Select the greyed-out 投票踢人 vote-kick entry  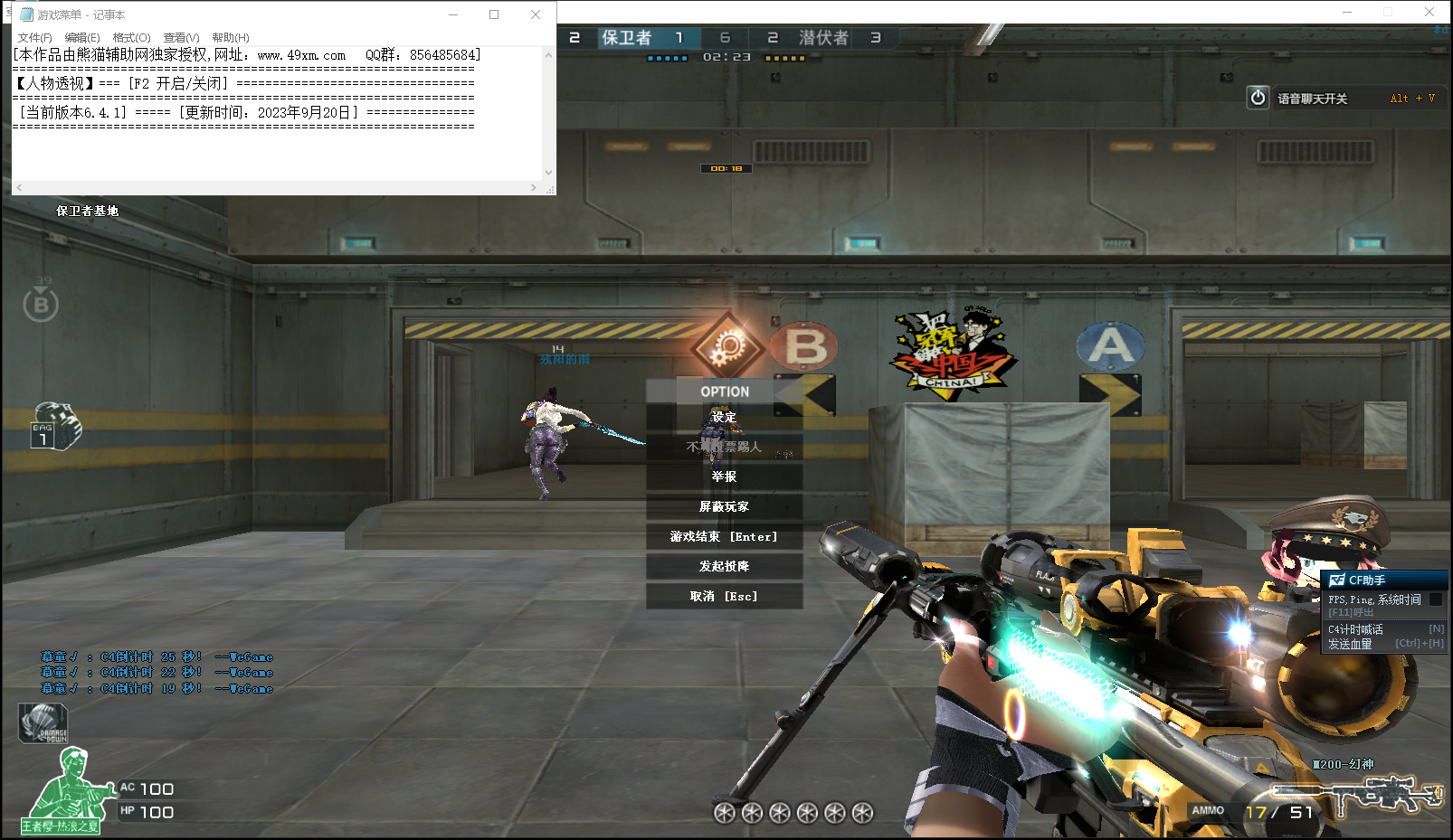tap(724, 447)
